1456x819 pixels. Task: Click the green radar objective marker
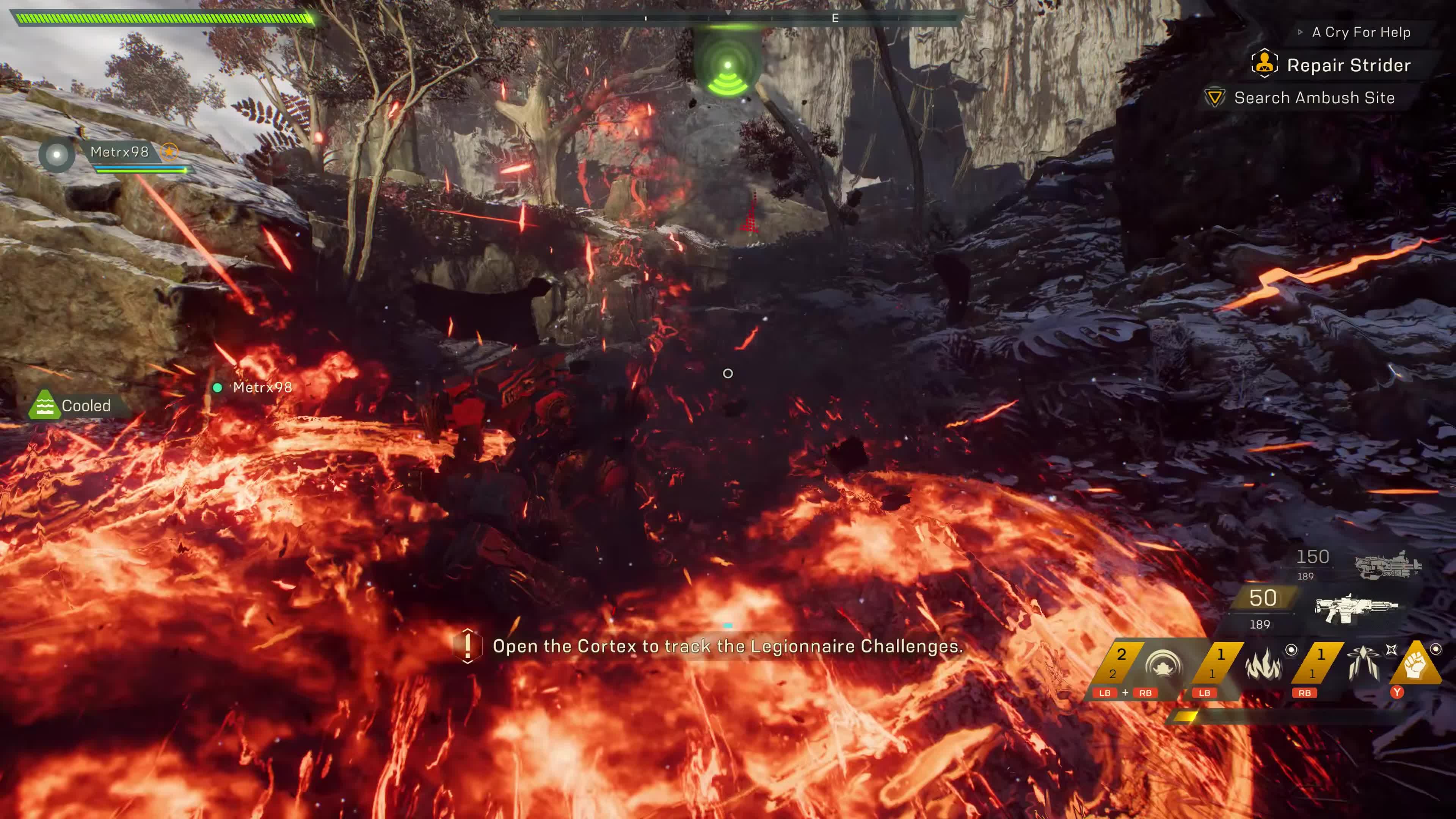pos(728,71)
